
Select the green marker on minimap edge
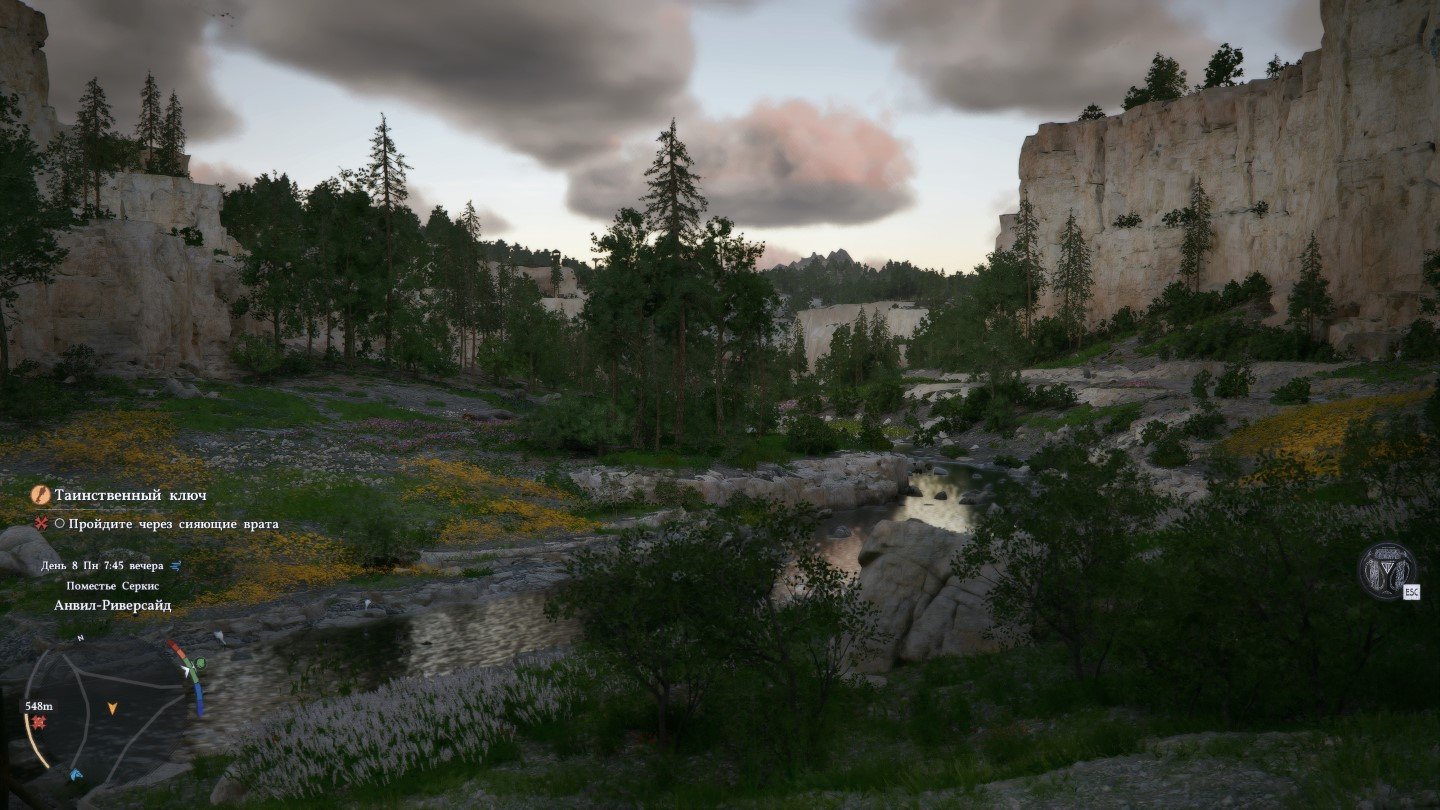point(198,663)
